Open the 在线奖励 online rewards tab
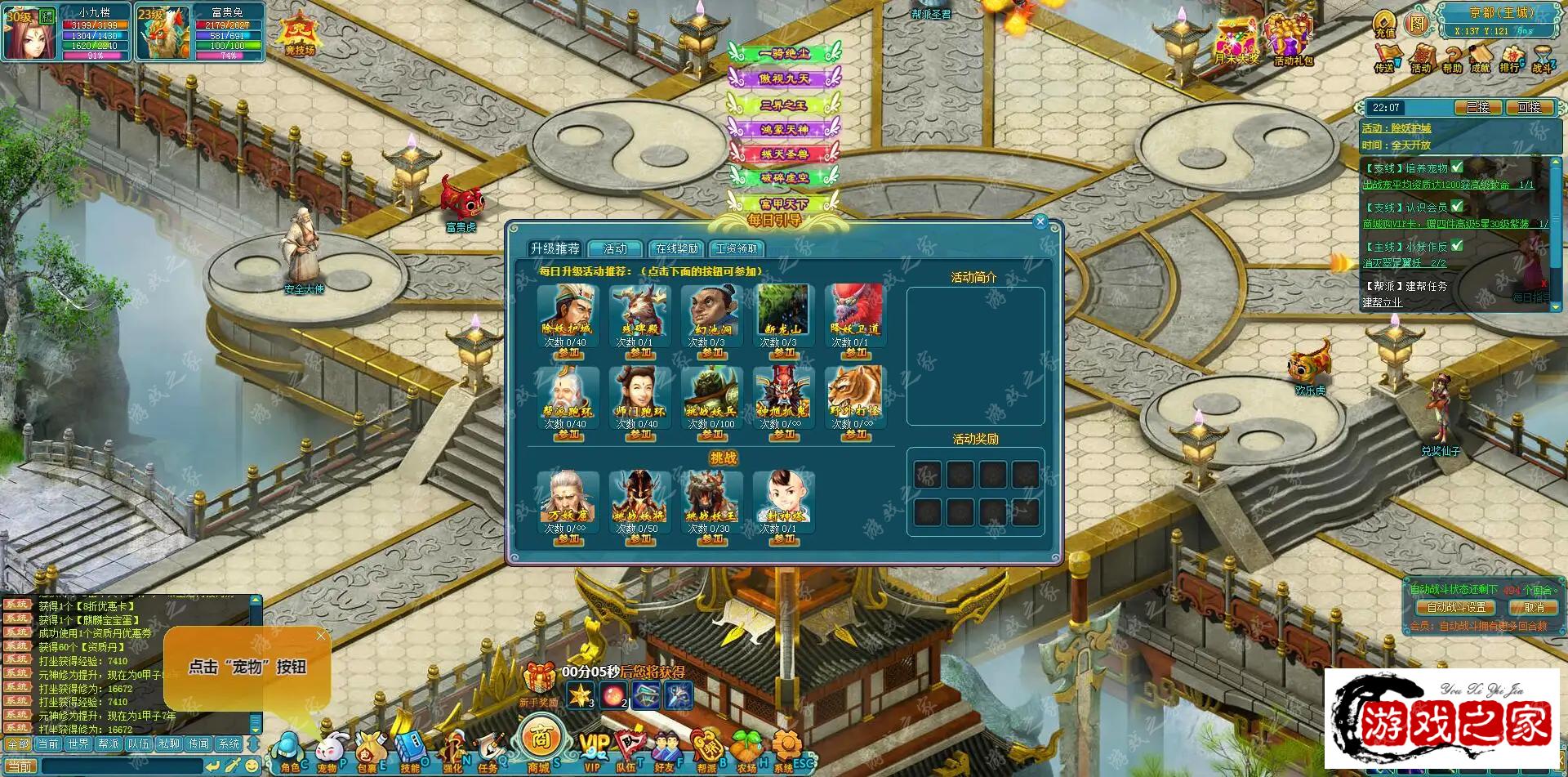The width and height of the screenshot is (1568, 777). (x=677, y=248)
